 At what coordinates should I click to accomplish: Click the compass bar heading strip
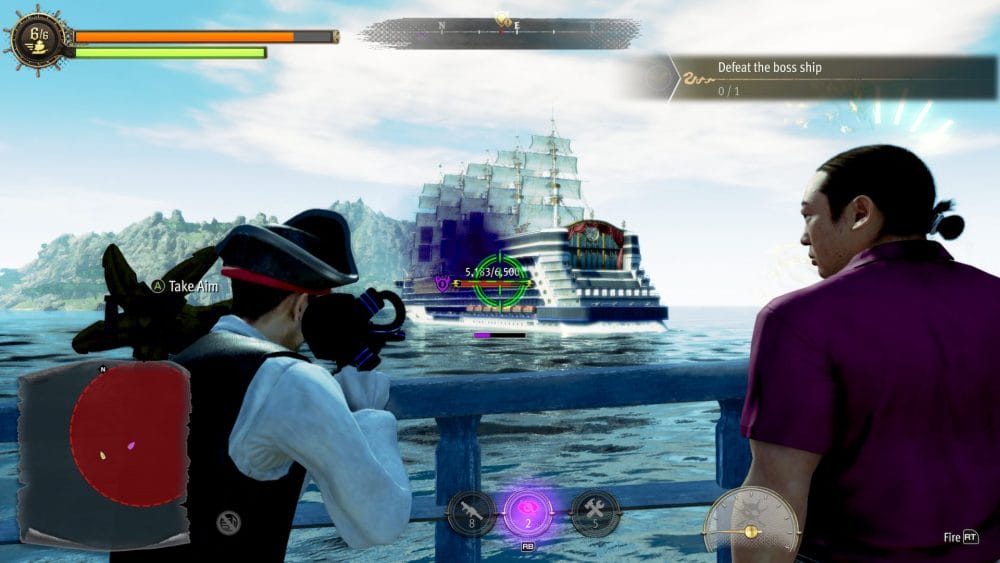tap(500, 32)
